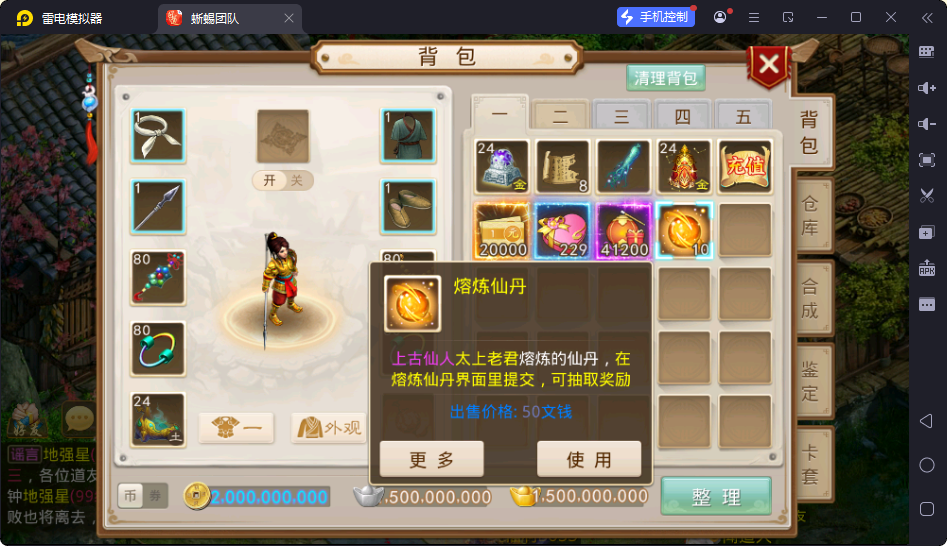Use the 熔炼仙丹 item
Screen dimensions: 947x546
pyautogui.click(x=589, y=459)
